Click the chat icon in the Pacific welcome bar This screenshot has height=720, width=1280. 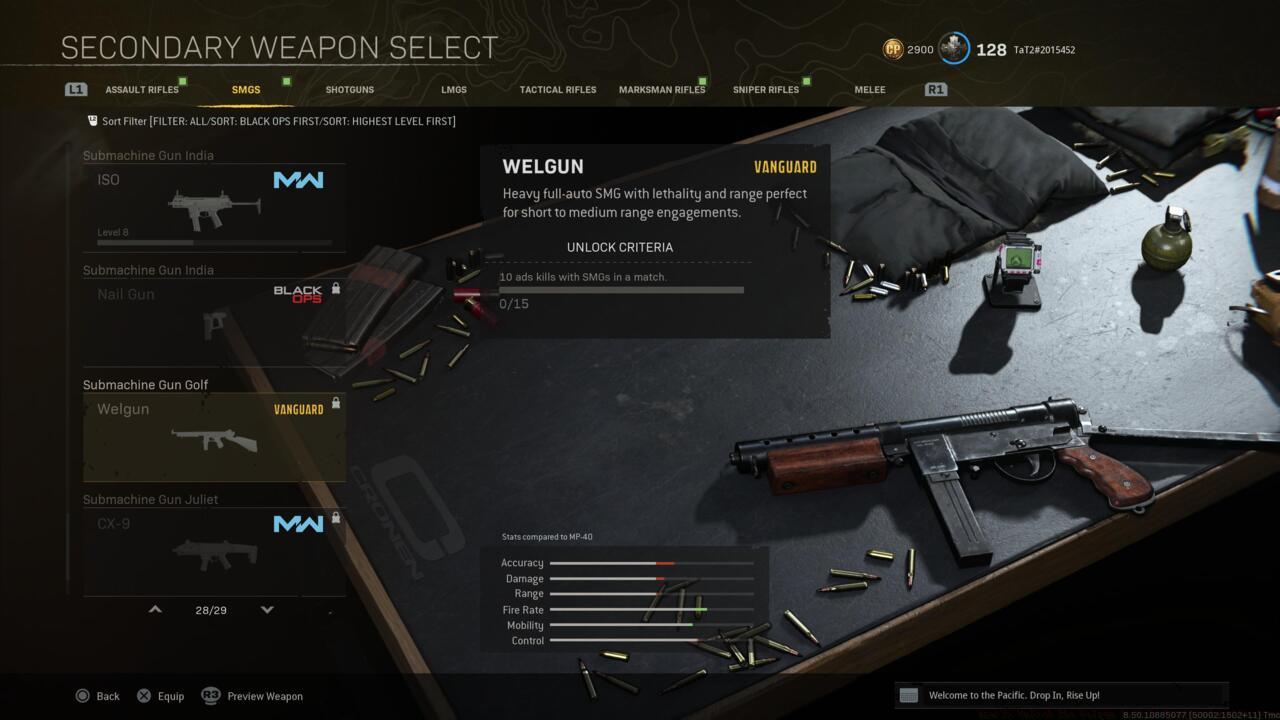tap(908, 694)
